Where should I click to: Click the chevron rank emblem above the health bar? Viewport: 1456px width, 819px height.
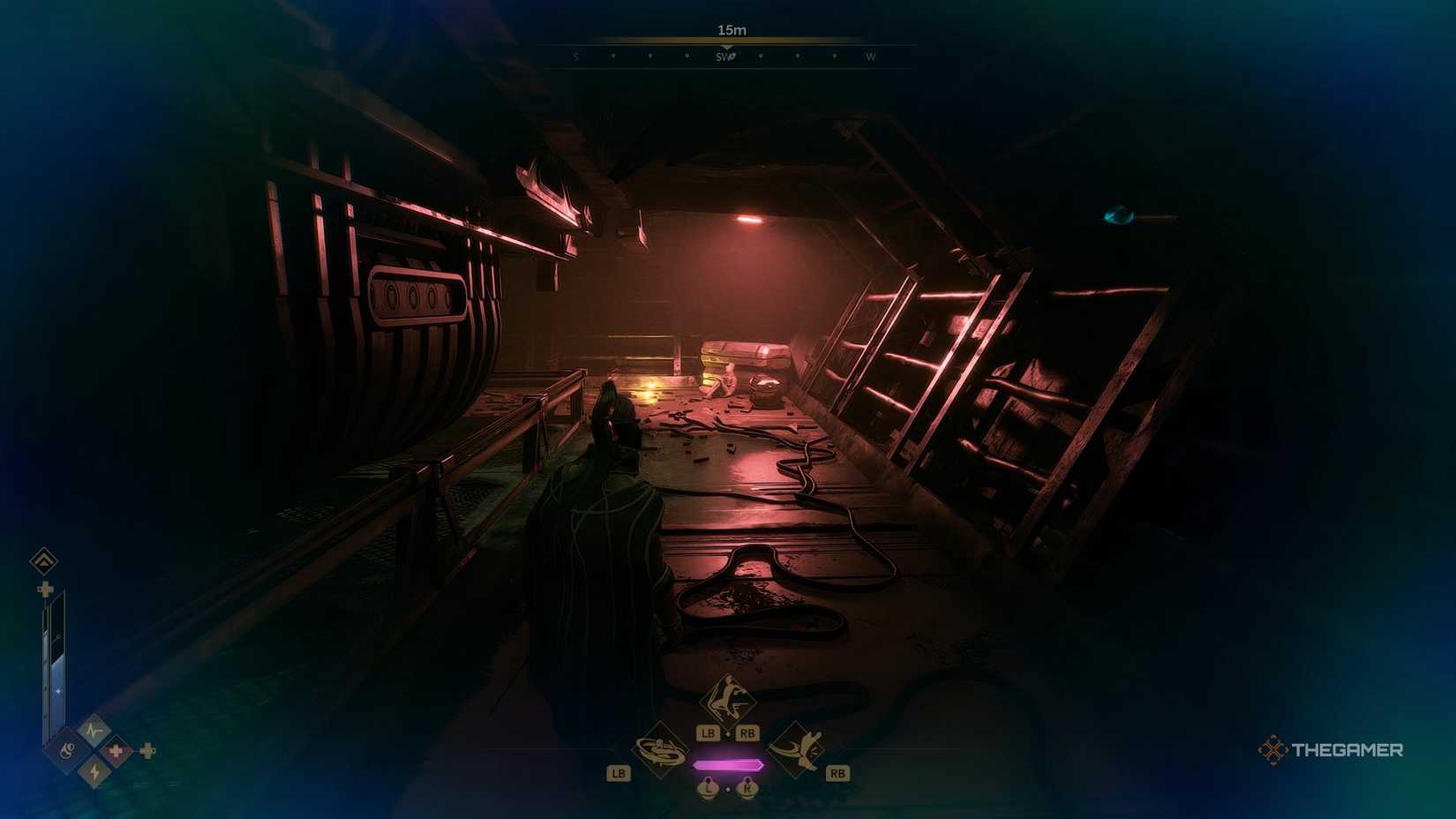pyautogui.click(x=43, y=560)
